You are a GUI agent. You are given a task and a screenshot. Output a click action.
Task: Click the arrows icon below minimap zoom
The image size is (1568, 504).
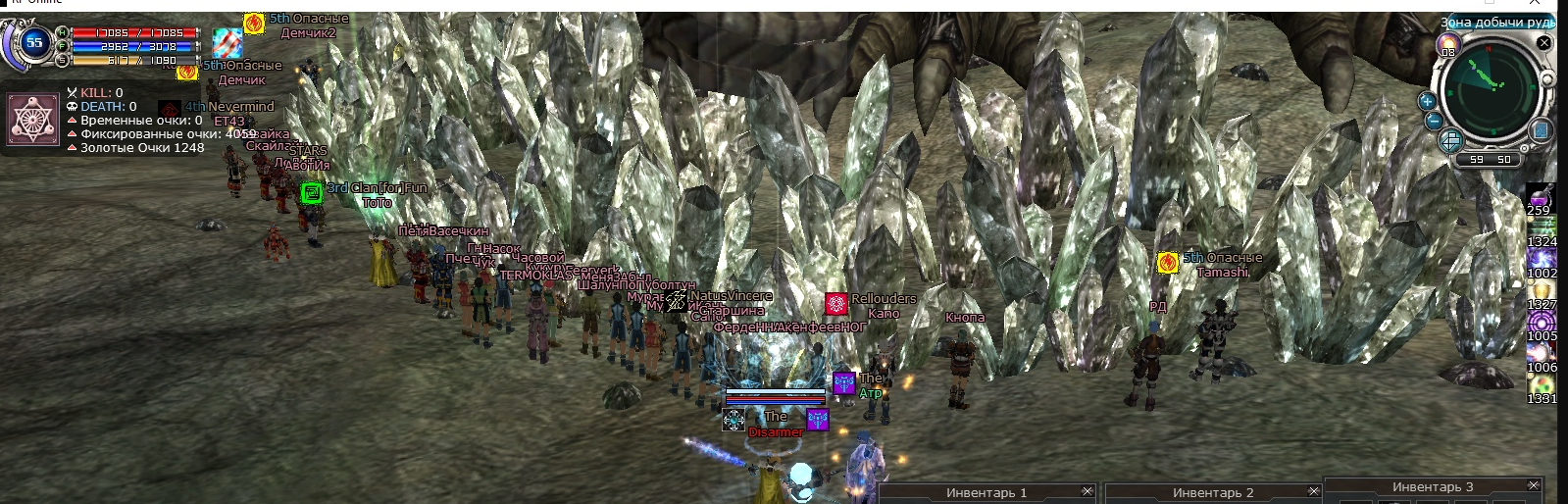(x=1450, y=141)
